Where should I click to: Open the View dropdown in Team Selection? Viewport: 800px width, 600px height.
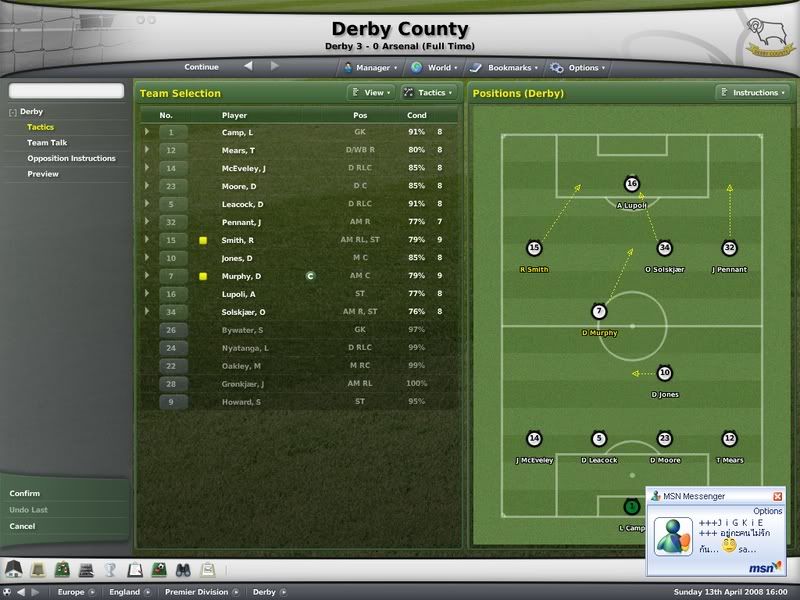click(x=369, y=93)
